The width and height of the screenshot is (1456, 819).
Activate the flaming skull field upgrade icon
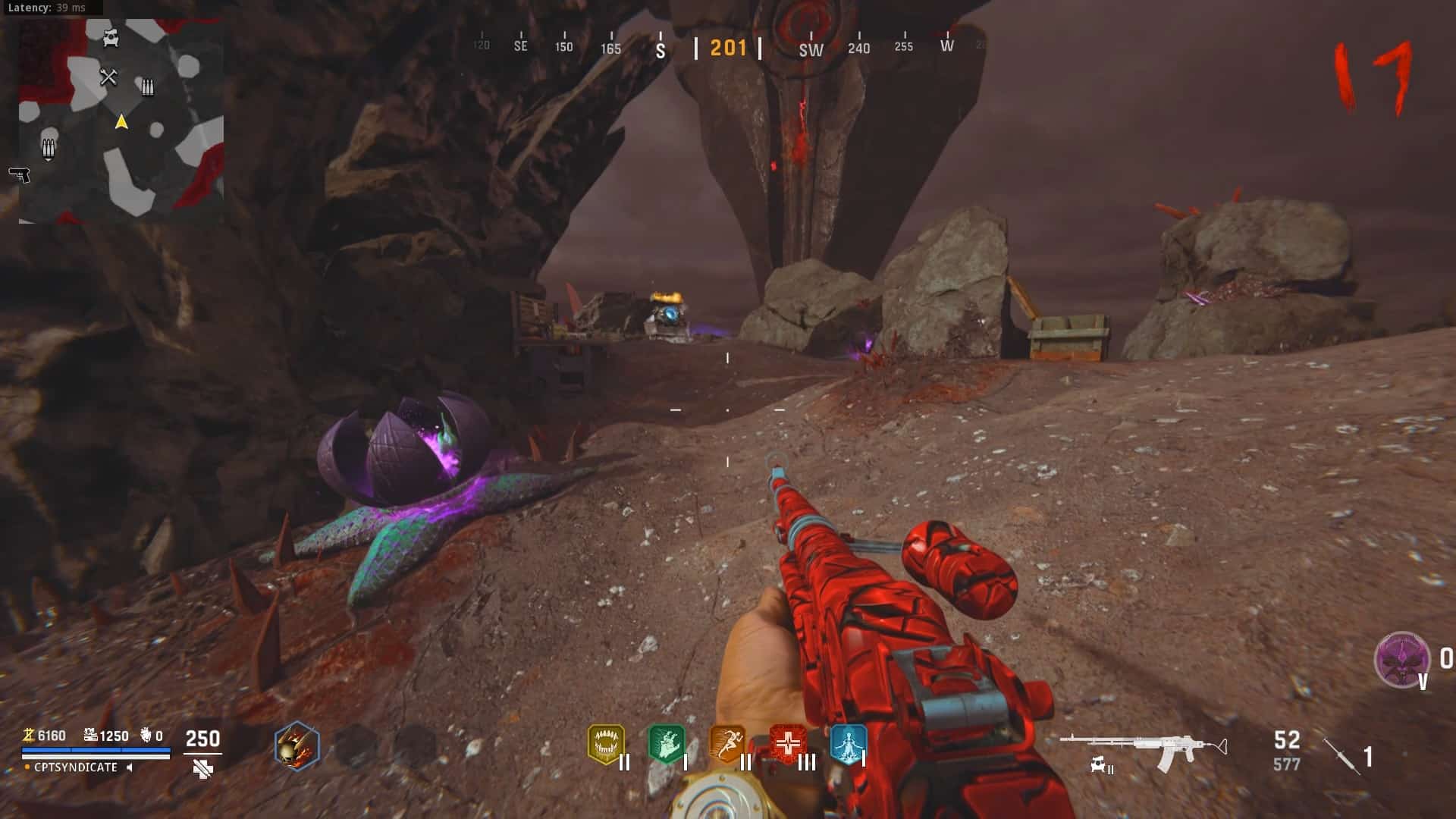click(297, 746)
